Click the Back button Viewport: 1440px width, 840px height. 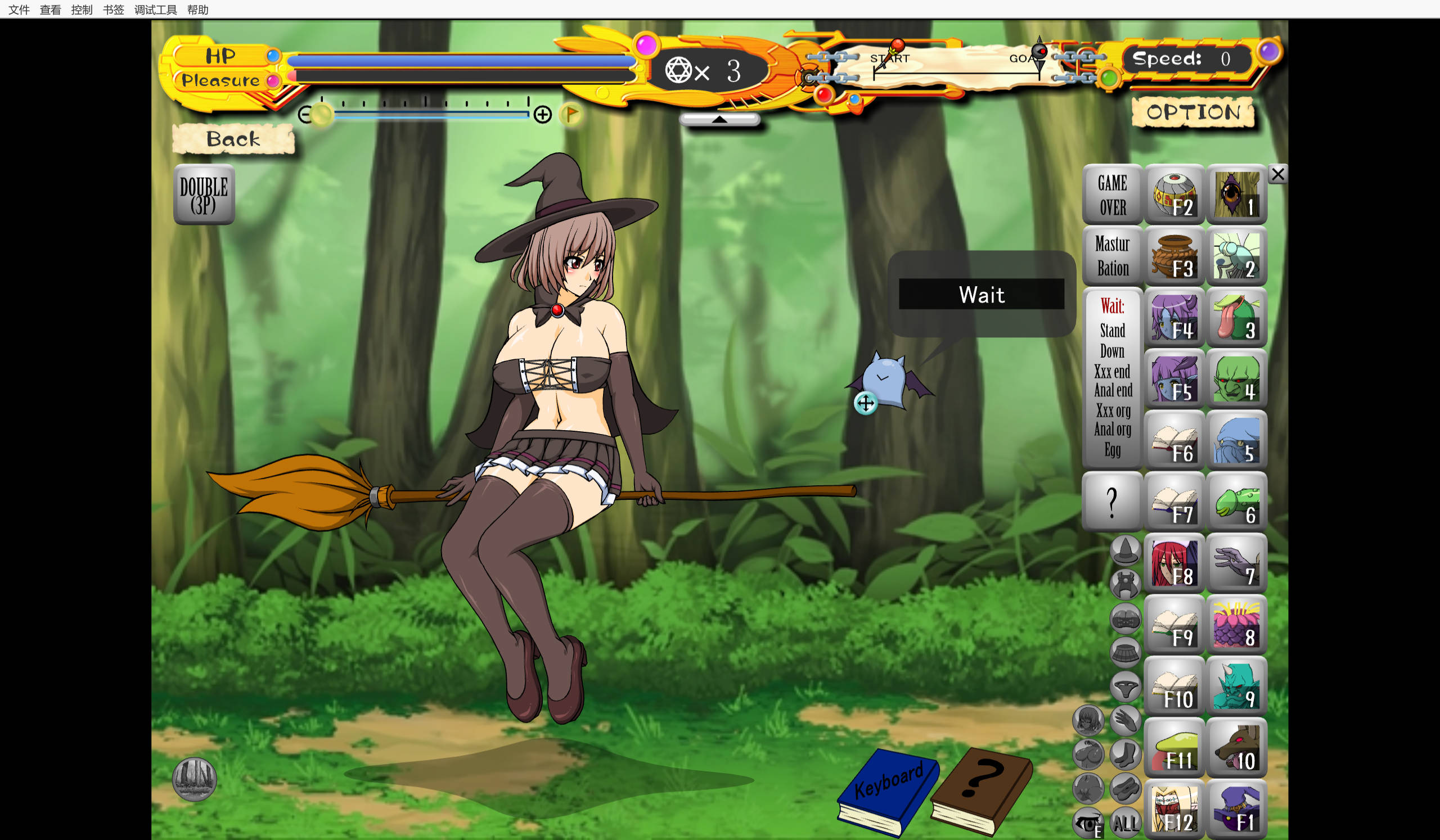click(233, 139)
